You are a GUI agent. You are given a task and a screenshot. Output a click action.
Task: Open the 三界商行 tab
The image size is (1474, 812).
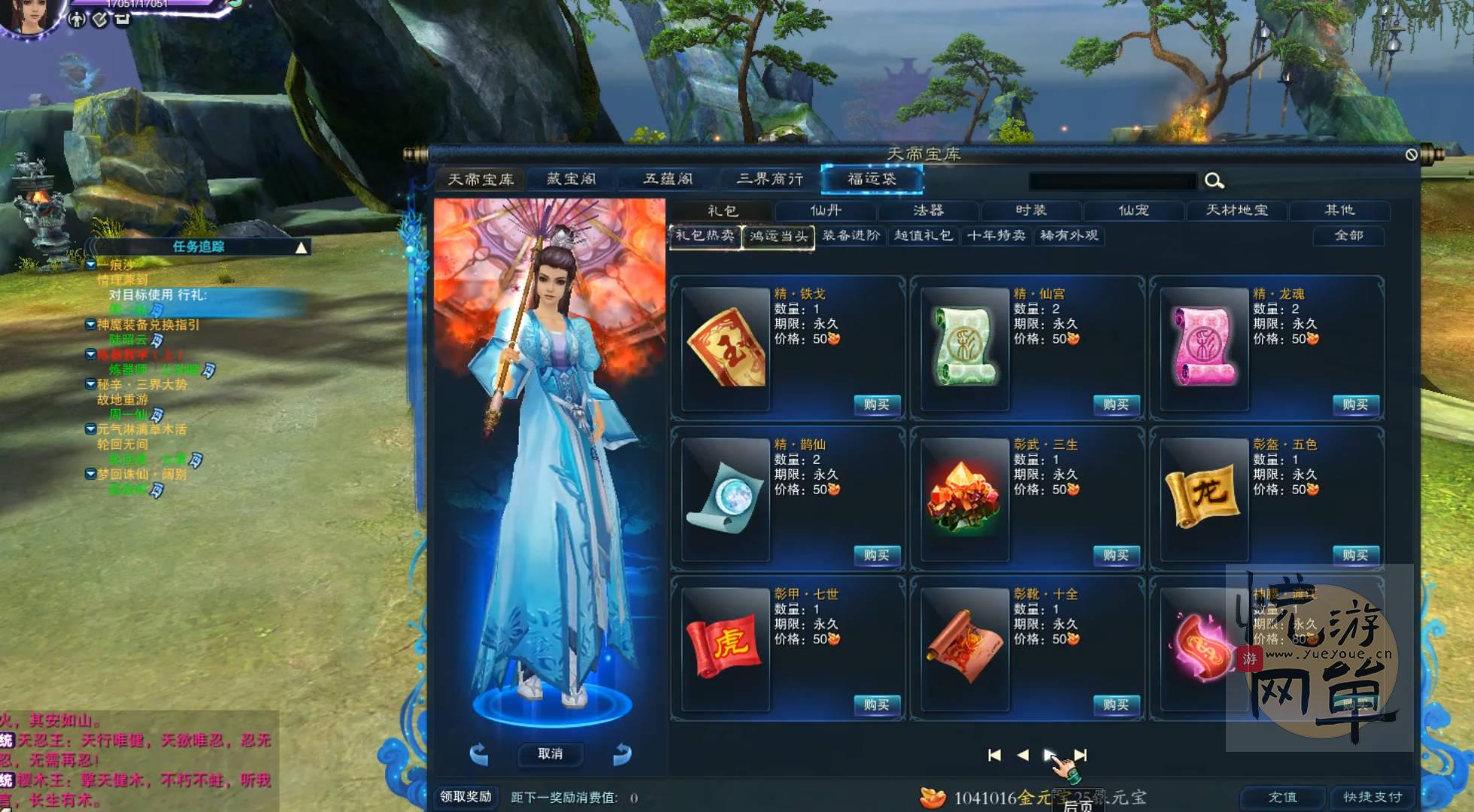click(x=769, y=179)
